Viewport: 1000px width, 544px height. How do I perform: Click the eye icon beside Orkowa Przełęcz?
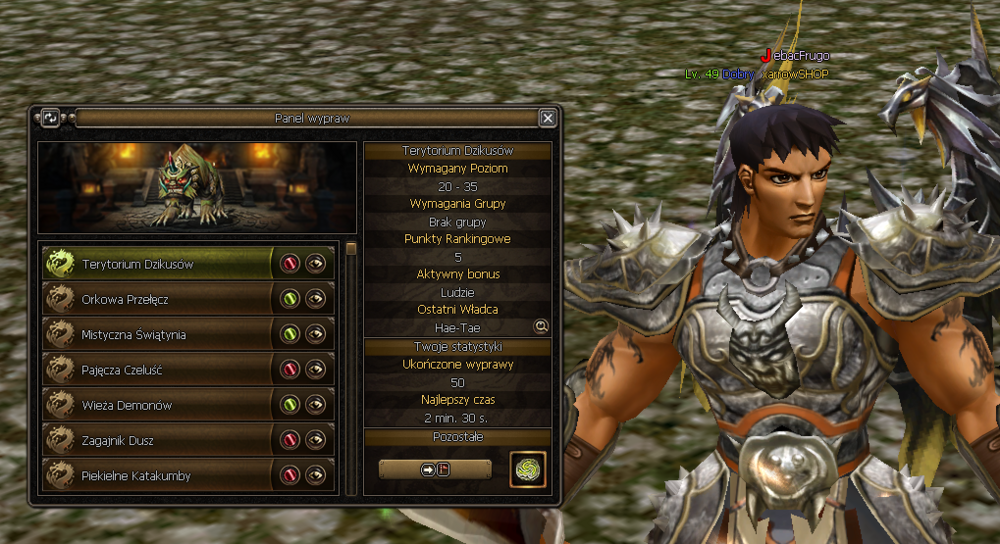316,299
